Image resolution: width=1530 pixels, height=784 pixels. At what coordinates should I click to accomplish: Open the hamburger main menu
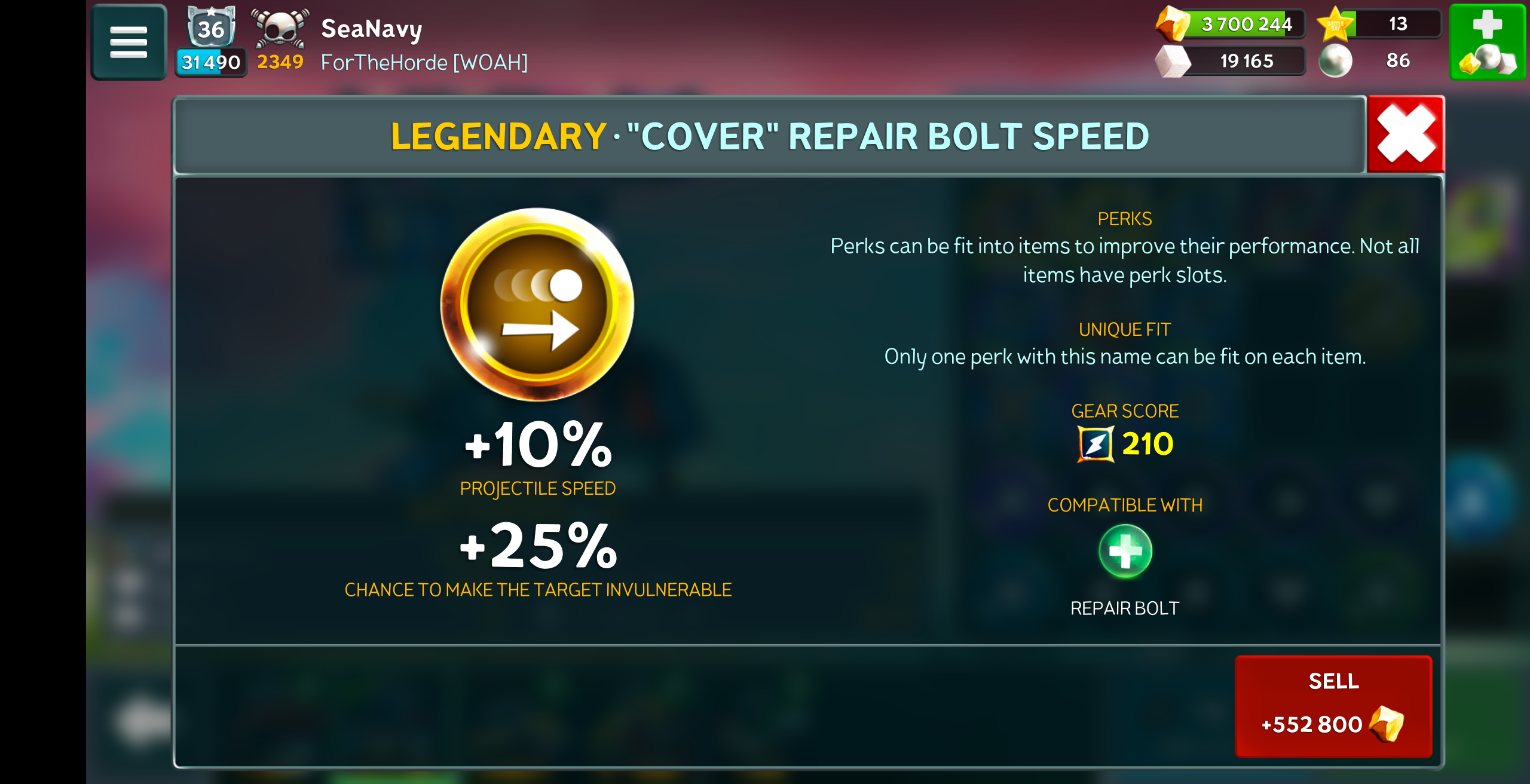(128, 42)
